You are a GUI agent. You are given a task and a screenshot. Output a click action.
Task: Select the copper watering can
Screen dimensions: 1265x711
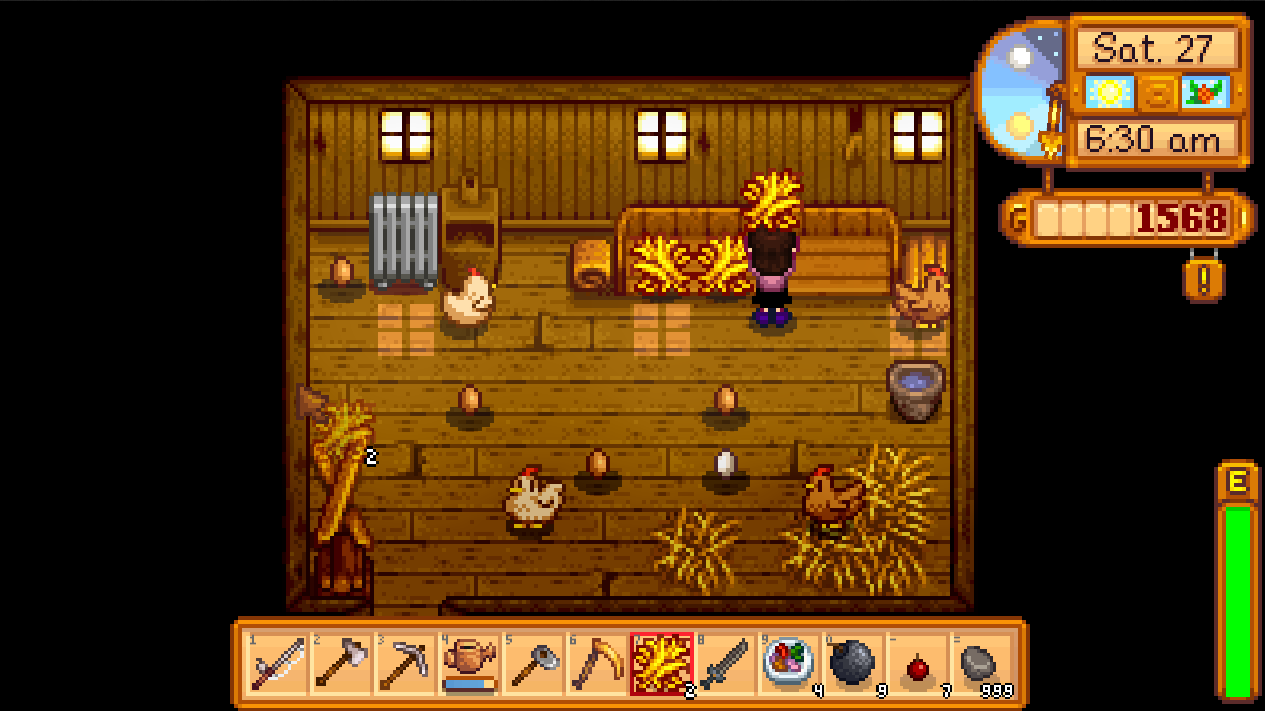click(x=468, y=664)
